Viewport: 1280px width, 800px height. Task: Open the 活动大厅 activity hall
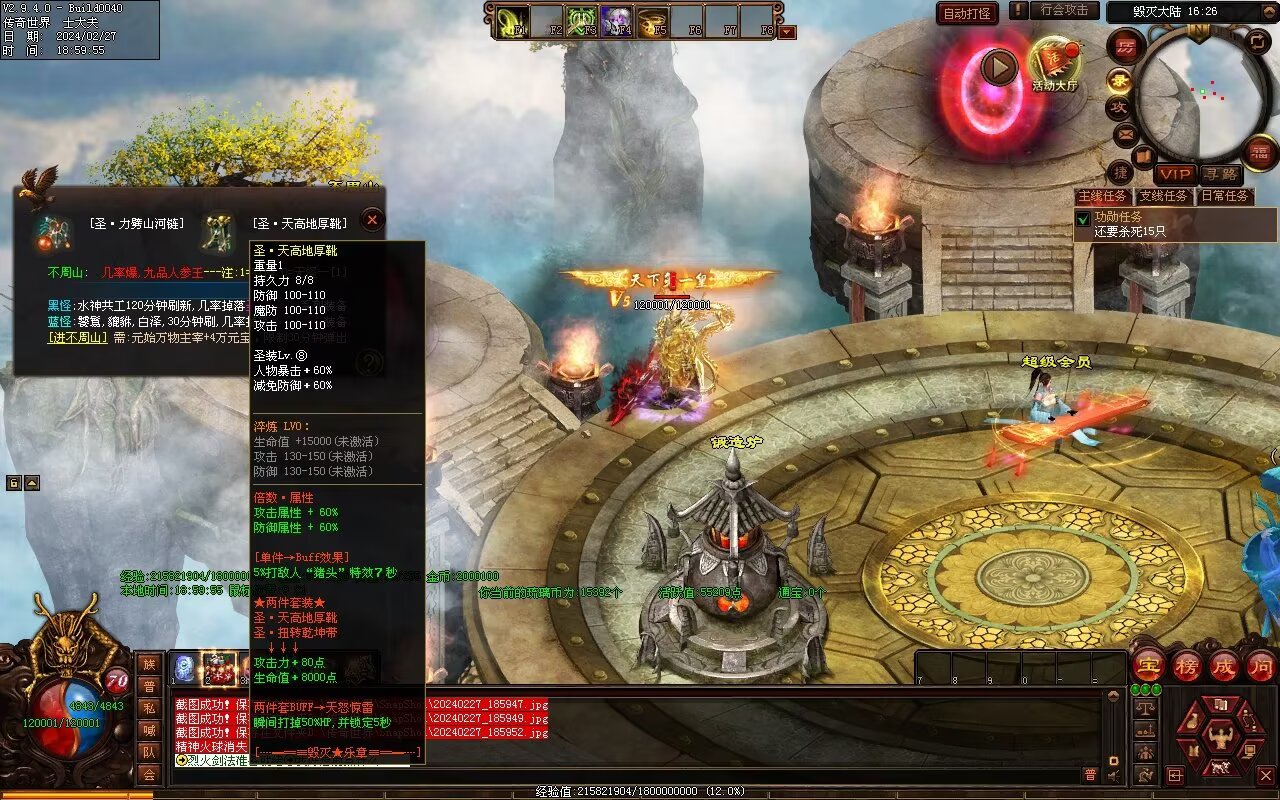(x=1054, y=62)
